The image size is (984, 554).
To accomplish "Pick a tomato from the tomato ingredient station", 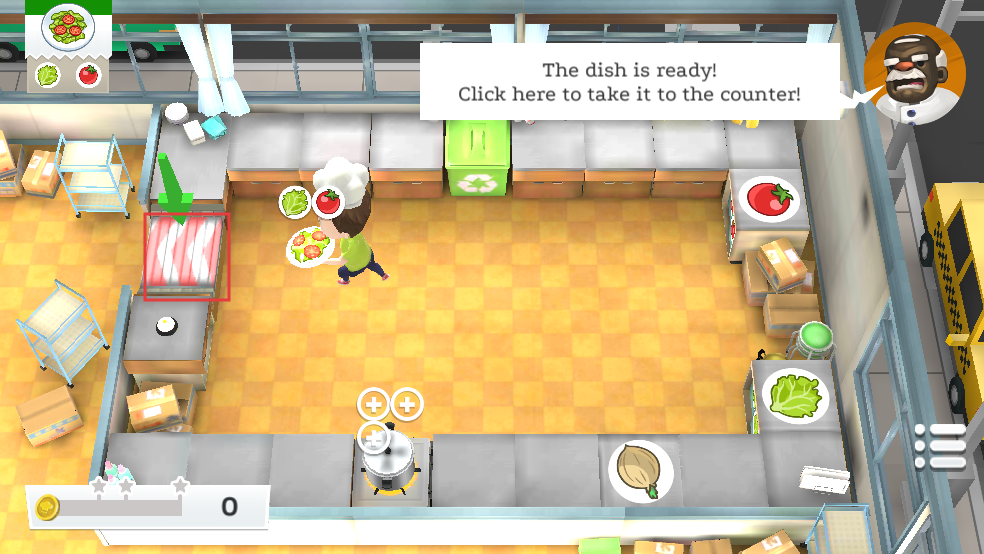I will (x=769, y=198).
